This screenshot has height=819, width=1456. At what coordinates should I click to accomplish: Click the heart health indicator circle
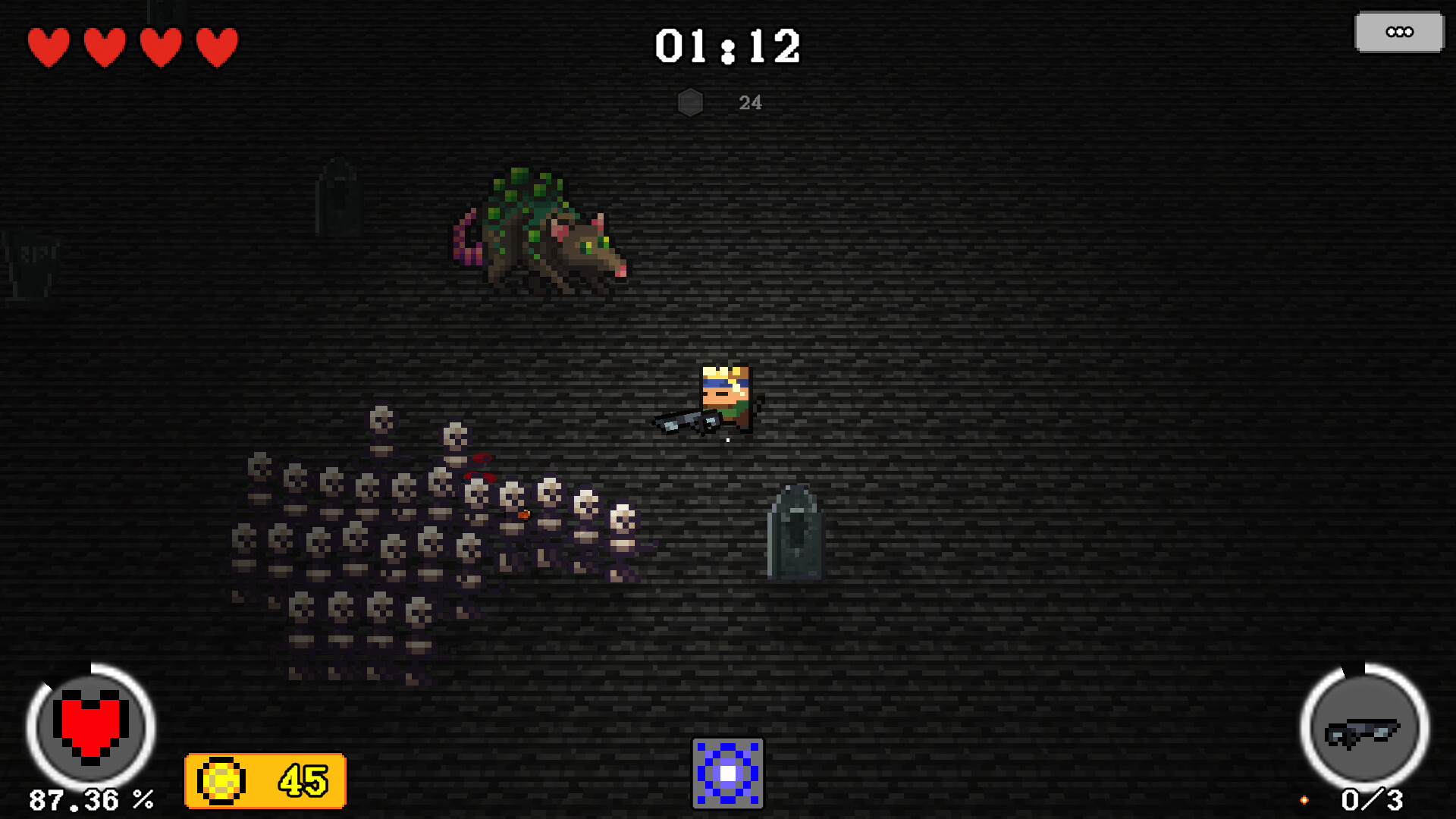point(89,726)
